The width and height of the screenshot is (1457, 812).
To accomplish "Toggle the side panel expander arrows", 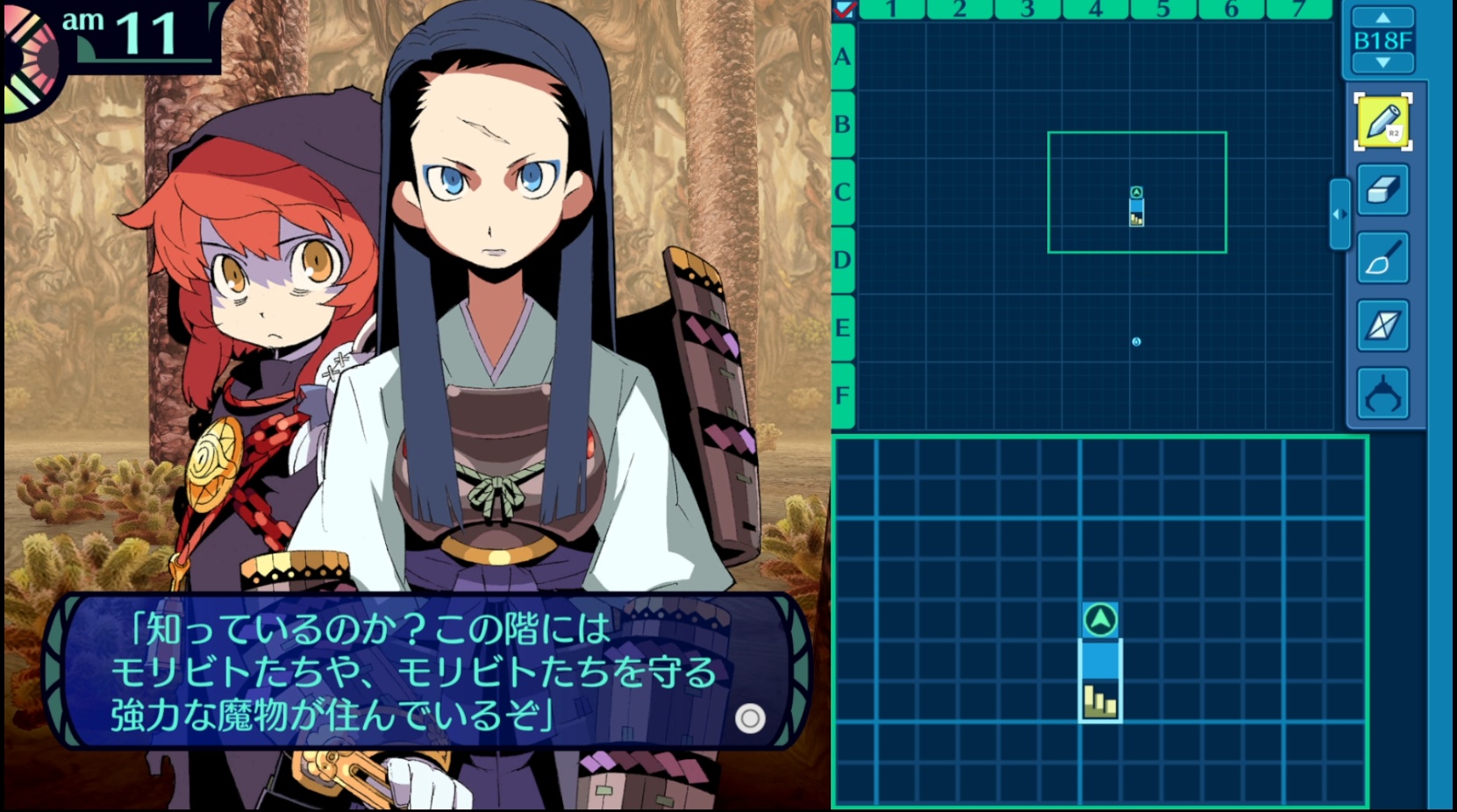I will tap(1339, 214).
